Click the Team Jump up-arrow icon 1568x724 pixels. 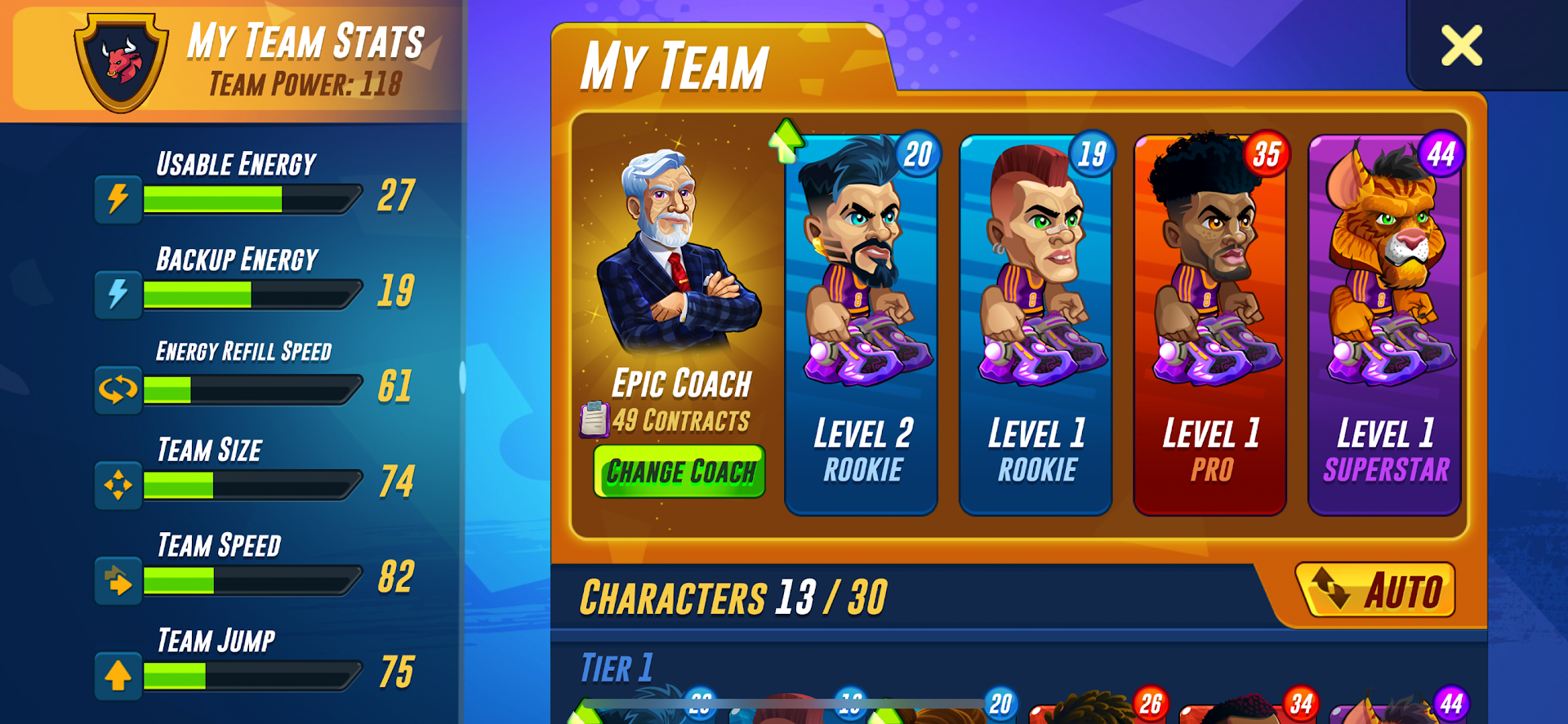(117, 675)
